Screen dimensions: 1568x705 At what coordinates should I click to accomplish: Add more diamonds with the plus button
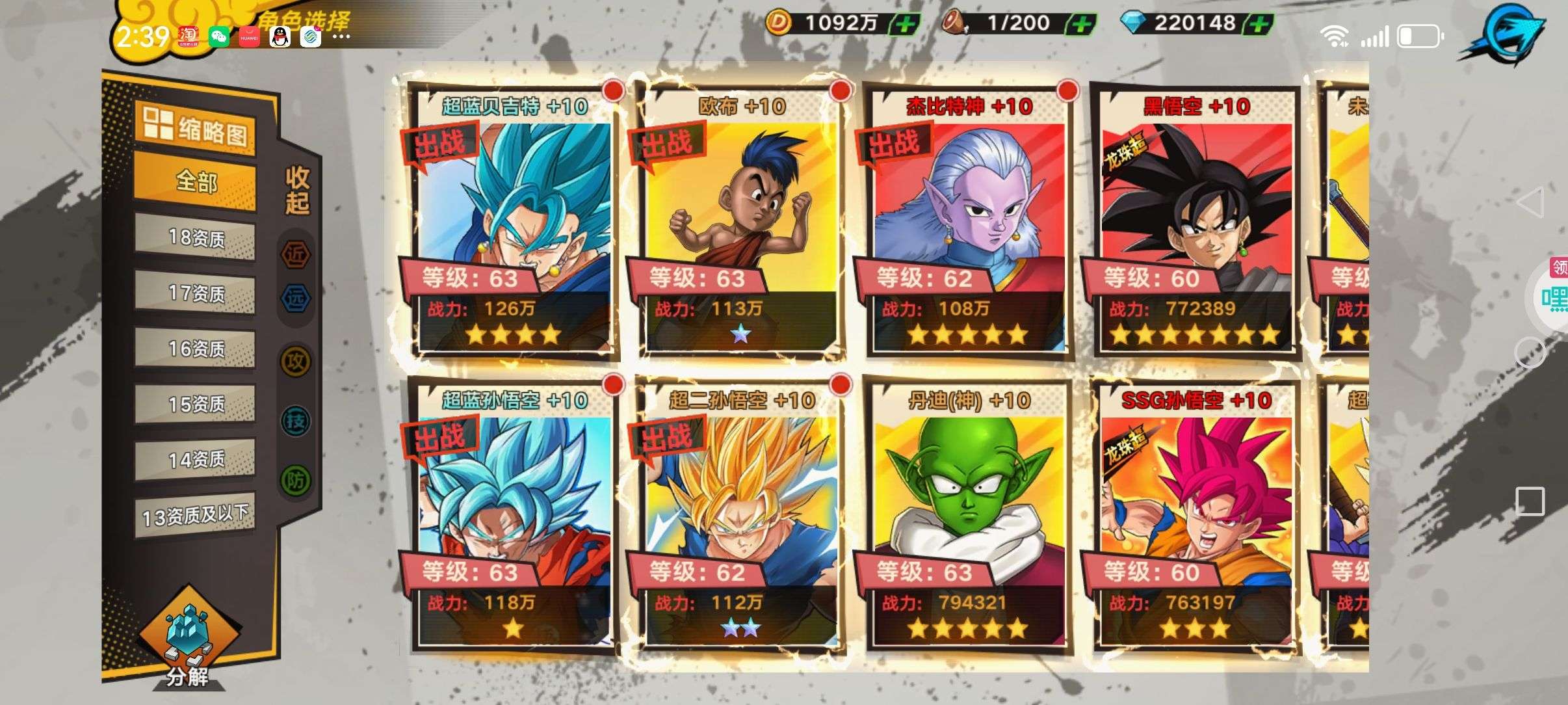tap(1259, 25)
